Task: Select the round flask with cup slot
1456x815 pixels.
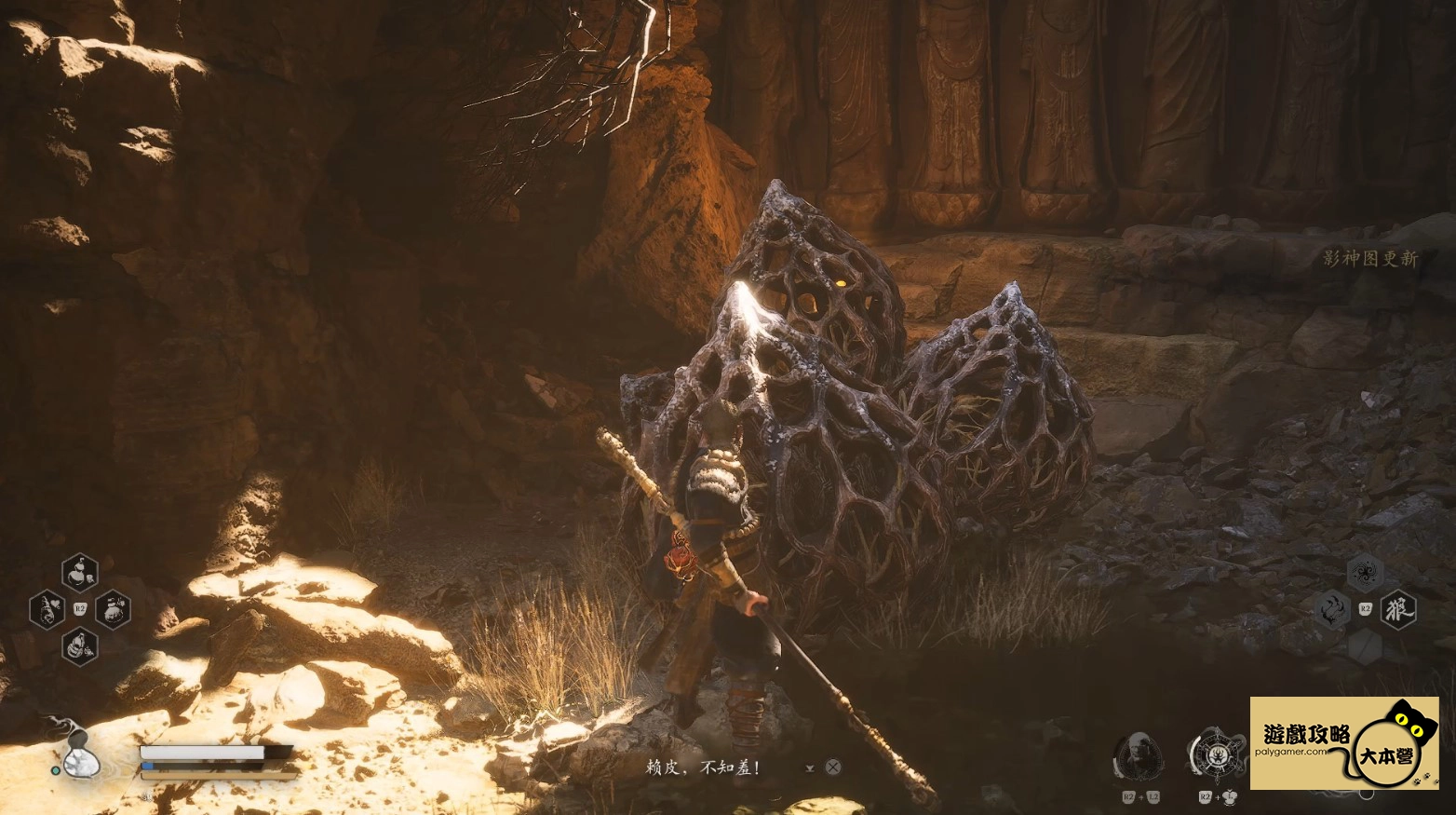Action: pos(80,573)
